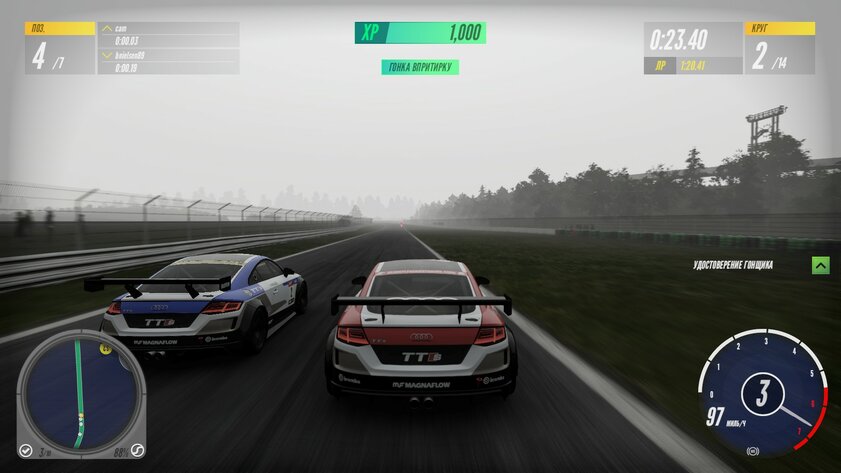This screenshot has width=841, height=473.
Task: Select the yellow marker on the minimap
Action: [104, 349]
